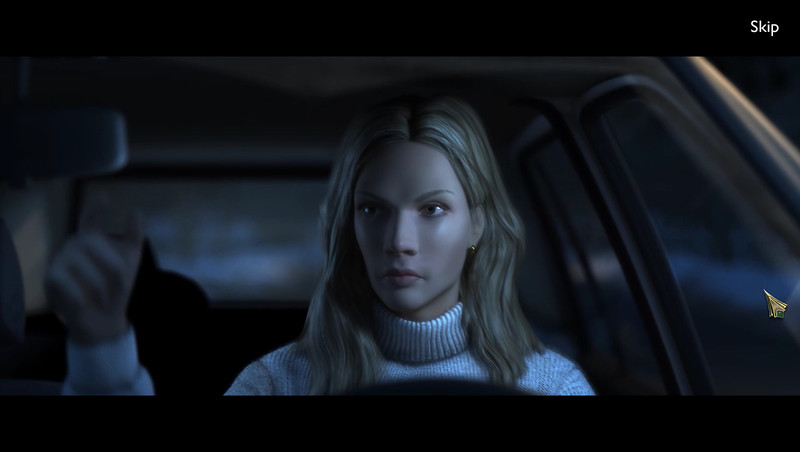Skip the cutscene
Viewport: 800px width, 452px height.
click(764, 27)
